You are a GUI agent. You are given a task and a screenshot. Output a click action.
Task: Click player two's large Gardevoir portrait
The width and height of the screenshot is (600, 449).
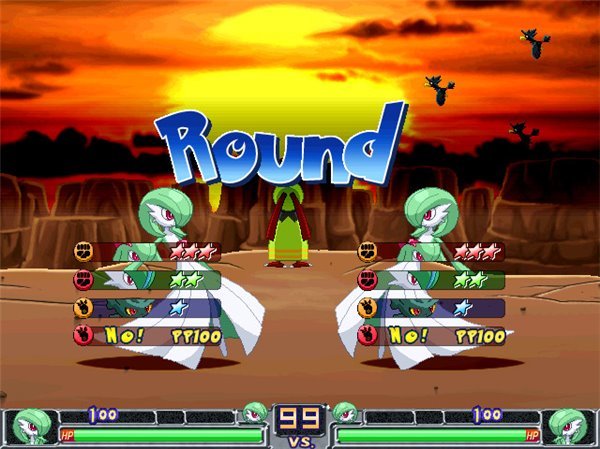point(570,427)
